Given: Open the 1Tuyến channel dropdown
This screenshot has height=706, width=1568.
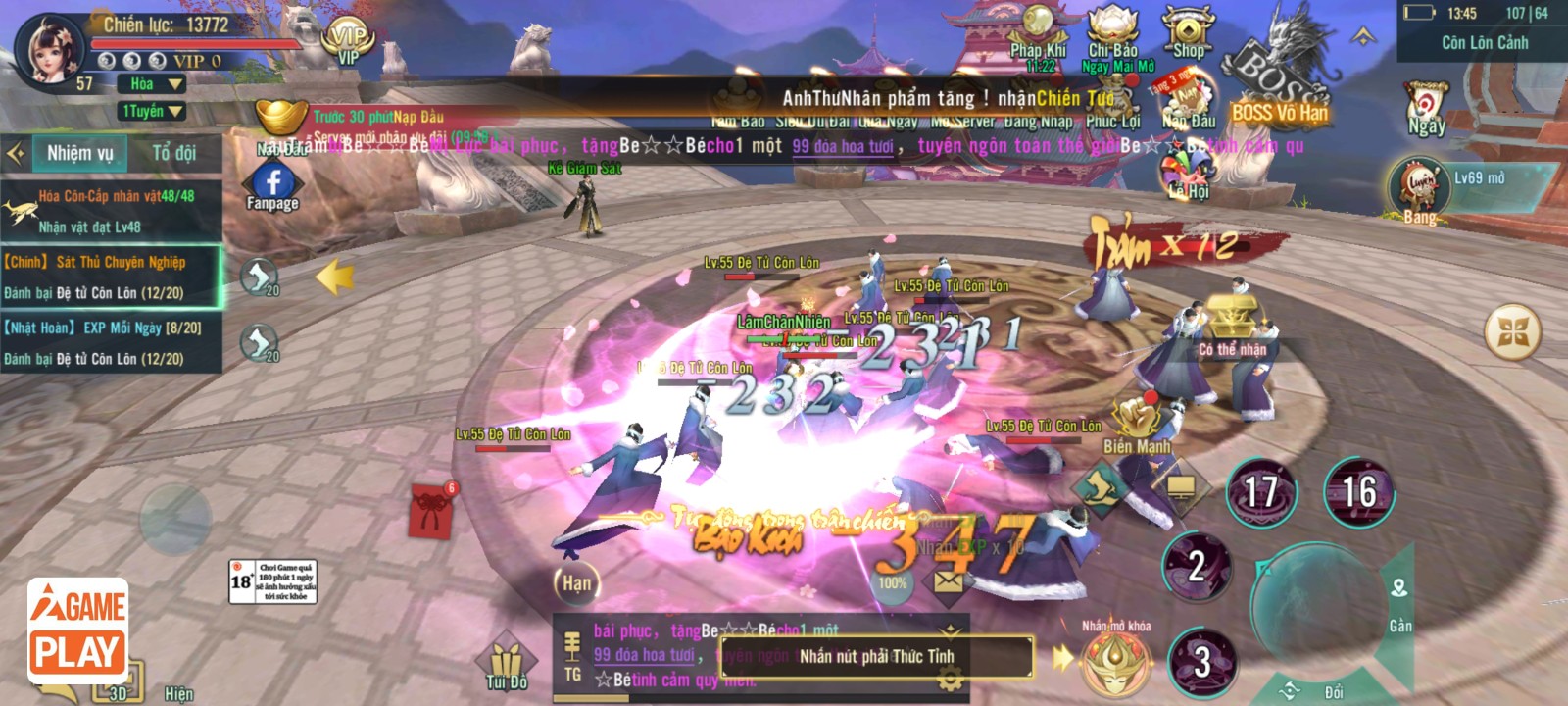Looking at the screenshot, I should 151,111.
